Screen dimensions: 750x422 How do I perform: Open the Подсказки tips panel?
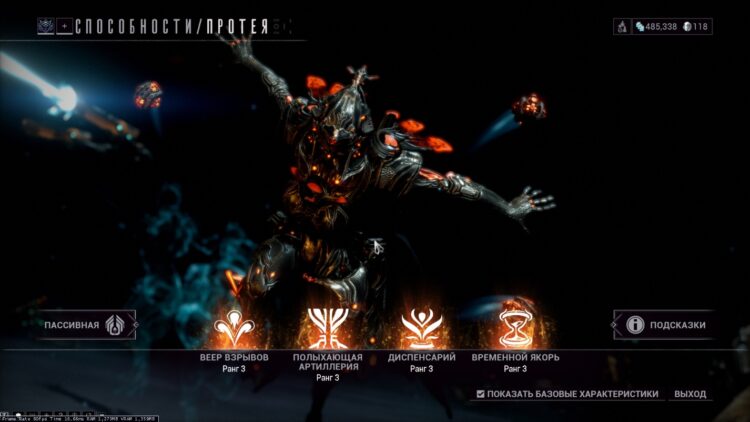(664, 324)
